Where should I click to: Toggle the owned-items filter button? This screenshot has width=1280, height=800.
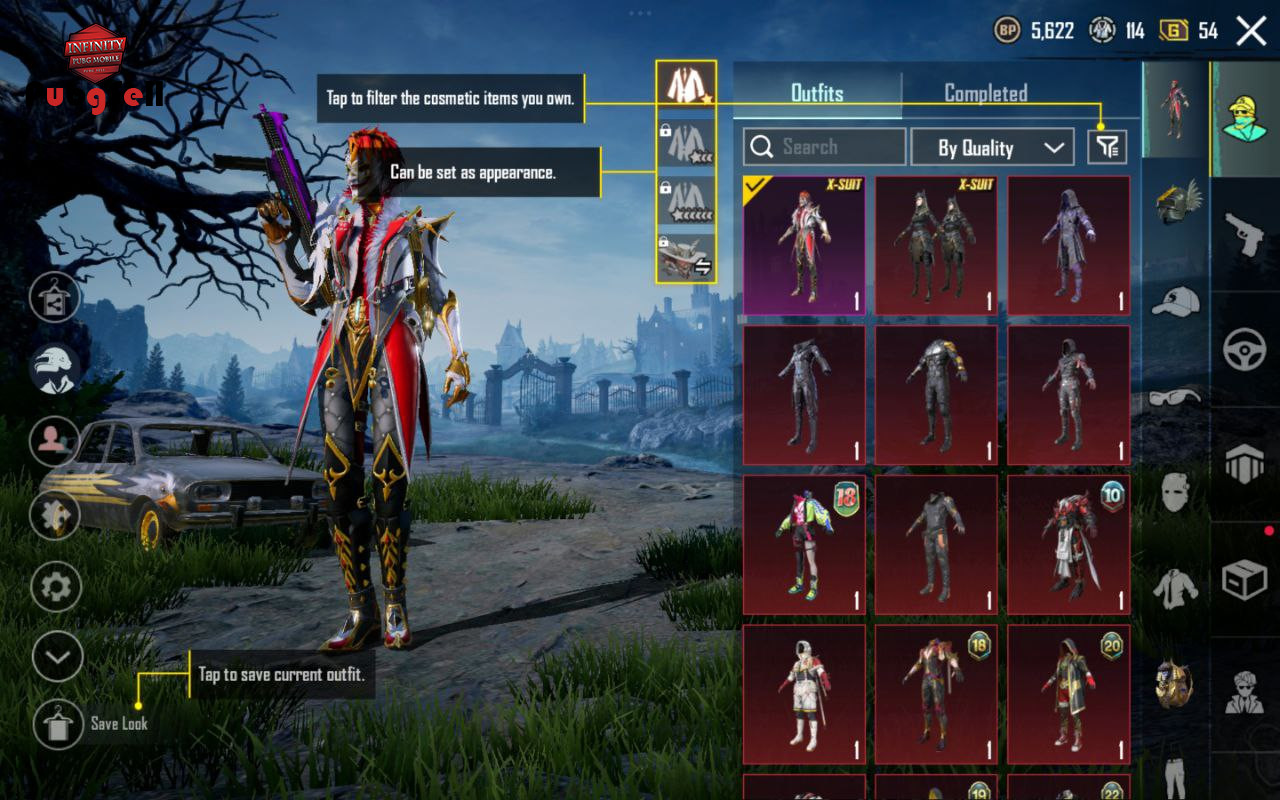1108,147
